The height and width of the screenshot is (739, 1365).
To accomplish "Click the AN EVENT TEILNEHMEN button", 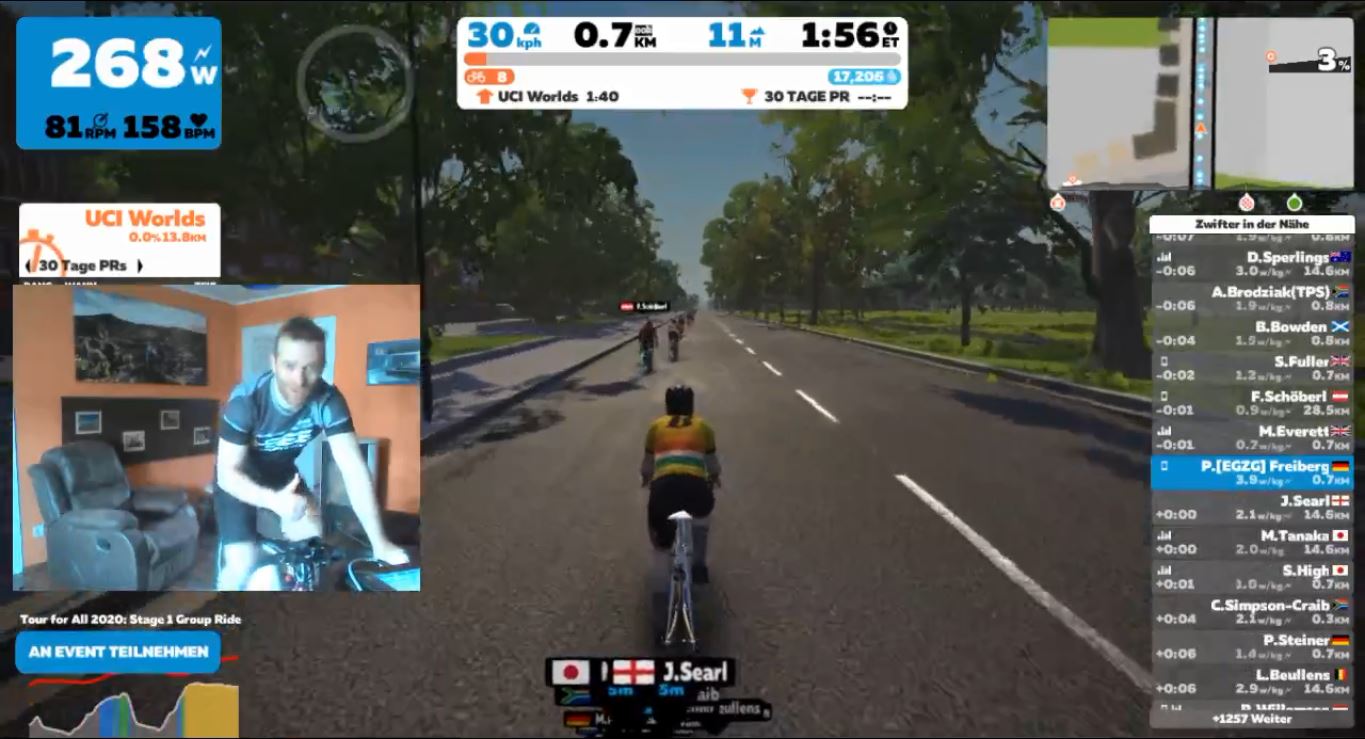I will click(x=118, y=652).
